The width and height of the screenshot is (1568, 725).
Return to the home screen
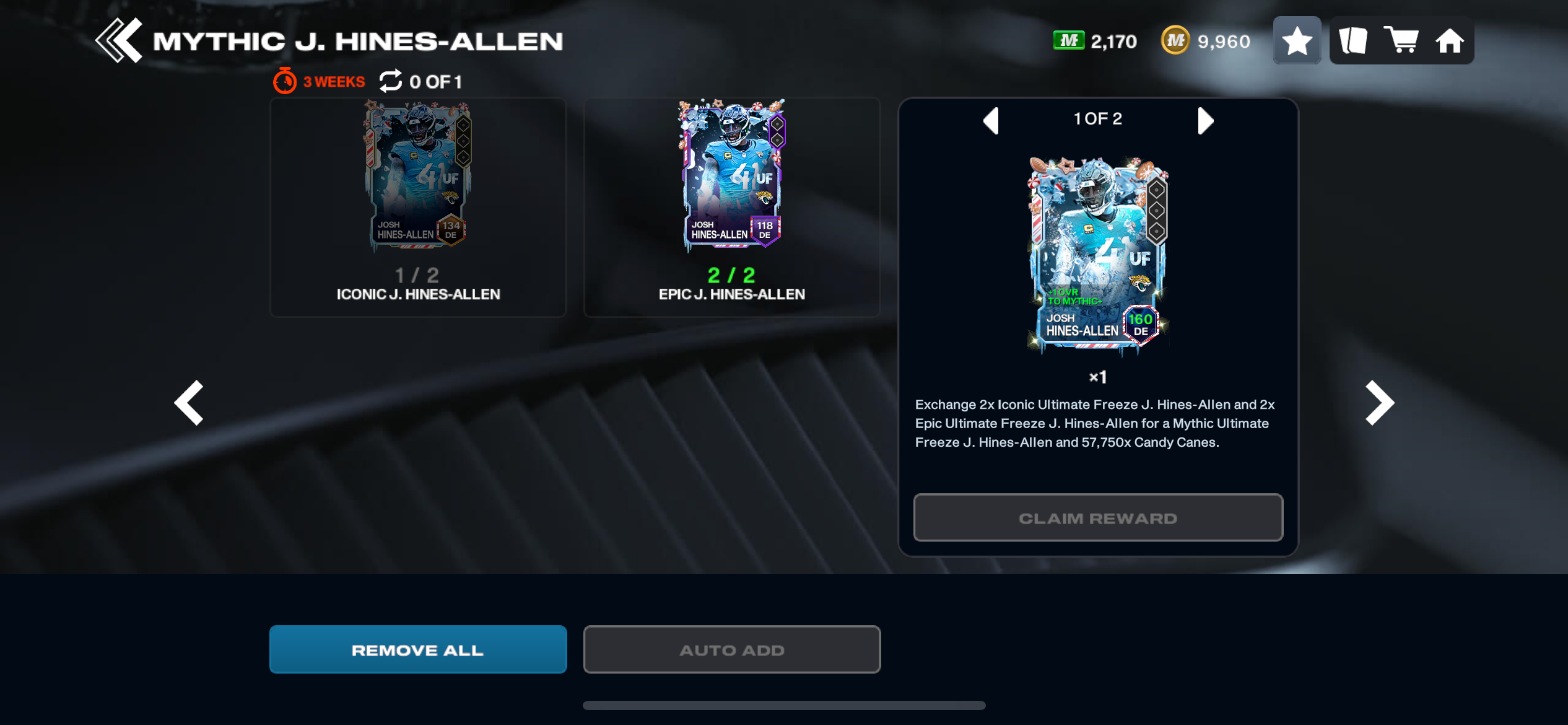(1450, 41)
